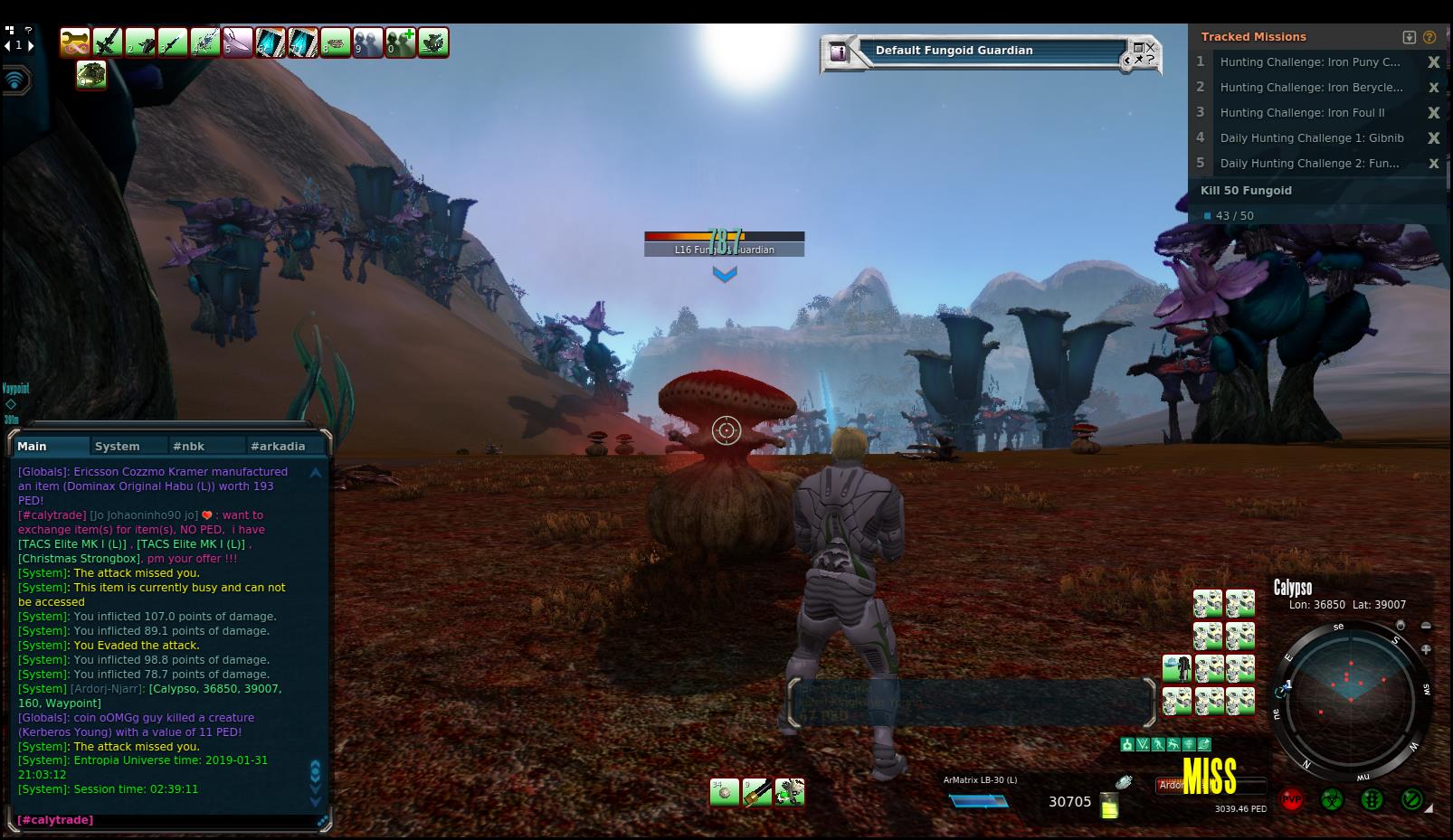Image resolution: width=1453 pixels, height=840 pixels.
Task: Open info icon on Fungoid Guardian panel
Action: 839,52
